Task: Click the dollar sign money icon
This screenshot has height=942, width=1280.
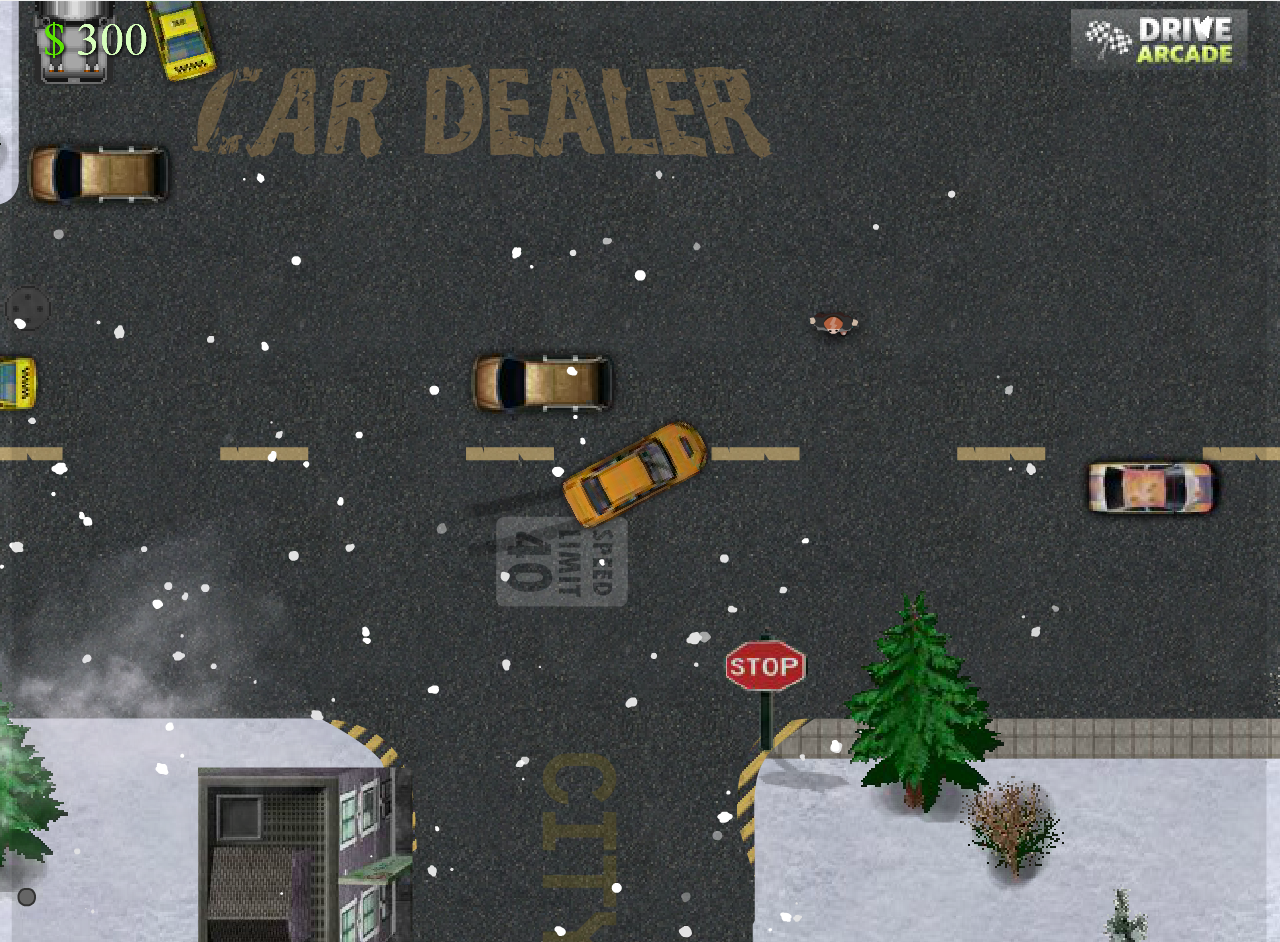Action: (56, 38)
